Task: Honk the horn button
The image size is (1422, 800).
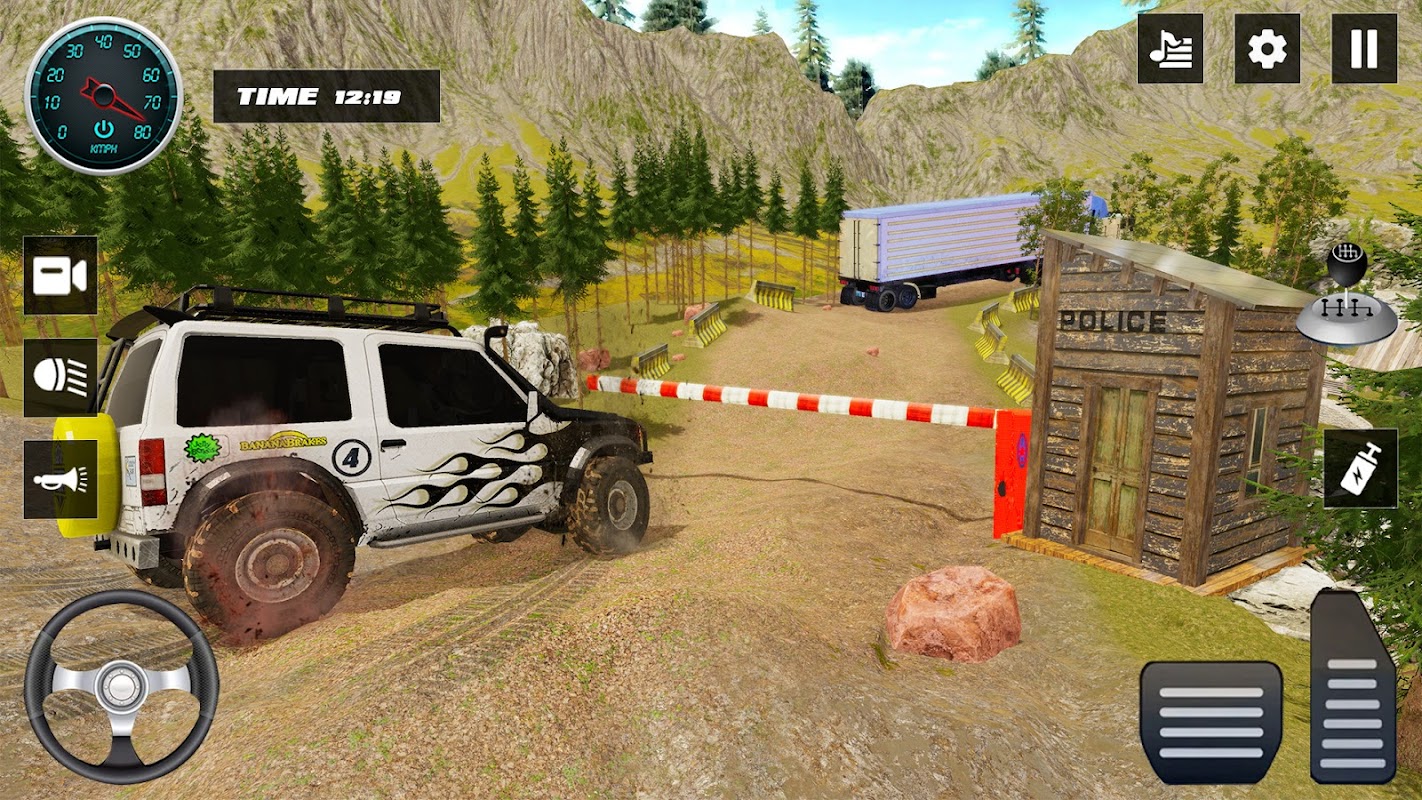Action: click(60, 479)
